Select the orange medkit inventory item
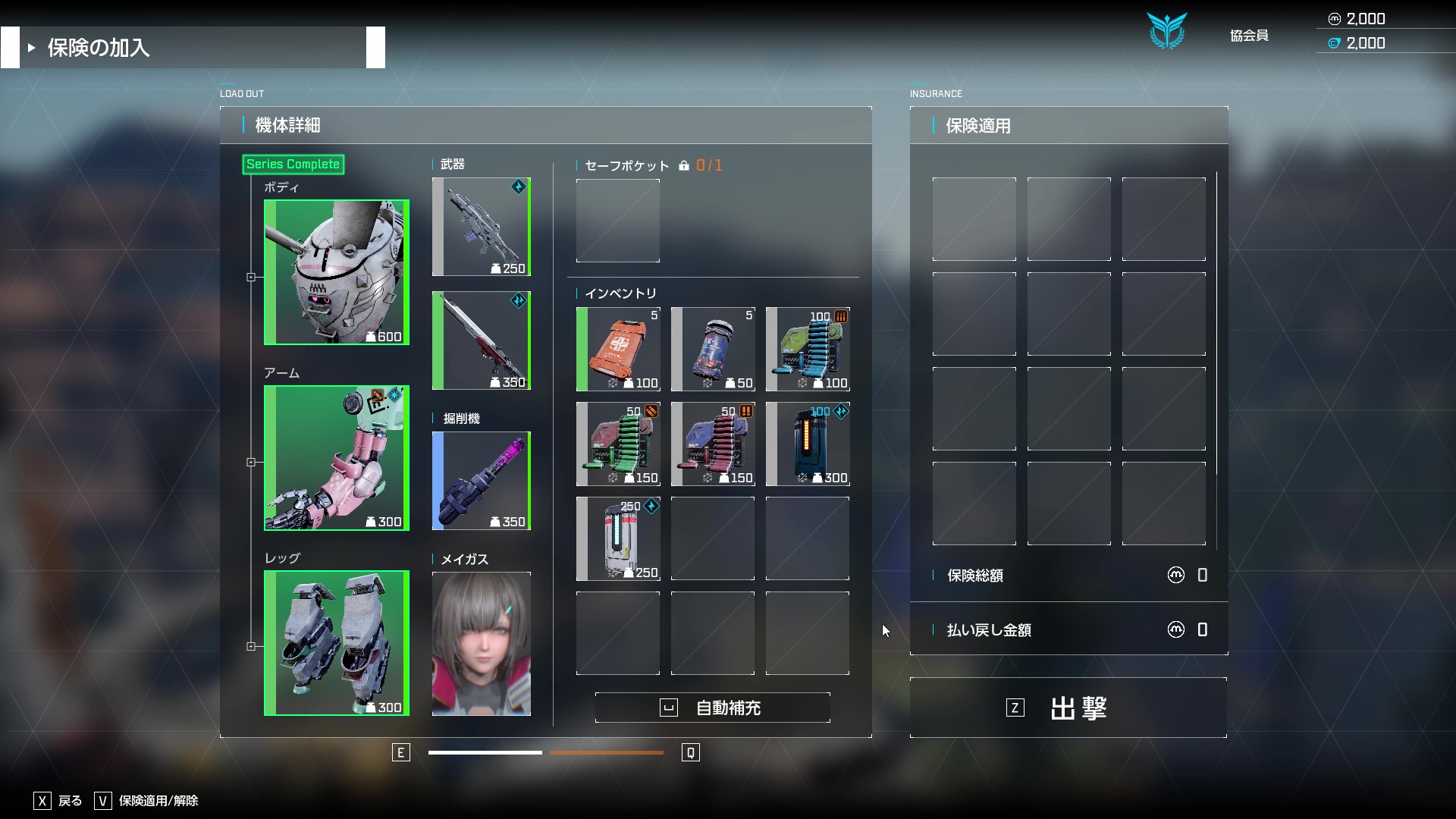Screen dimensions: 1456x819 [618, 349]
